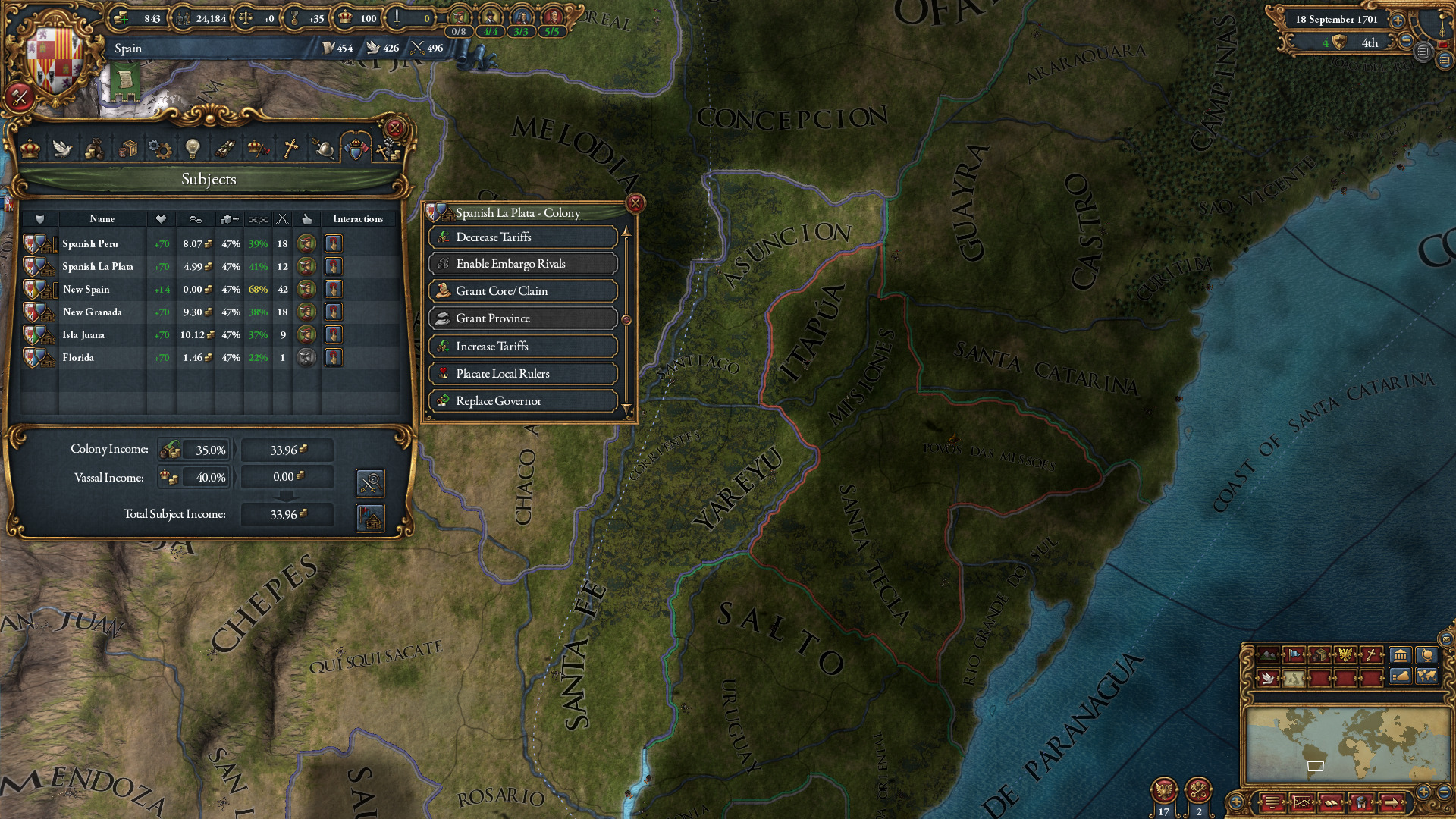Pick New Granada in the subjects list
This screenshot has width=1456, height=819.
click(92, 312)
